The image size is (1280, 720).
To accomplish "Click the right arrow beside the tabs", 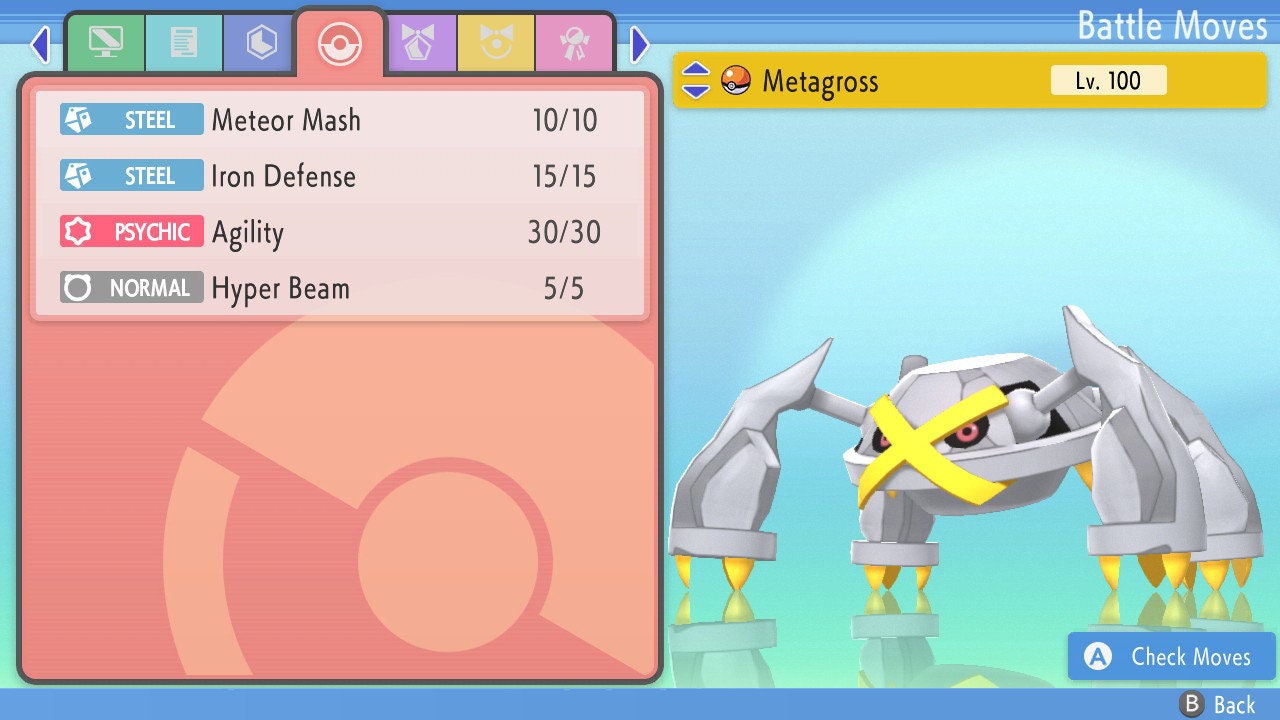I will click(x=640, y=44).
